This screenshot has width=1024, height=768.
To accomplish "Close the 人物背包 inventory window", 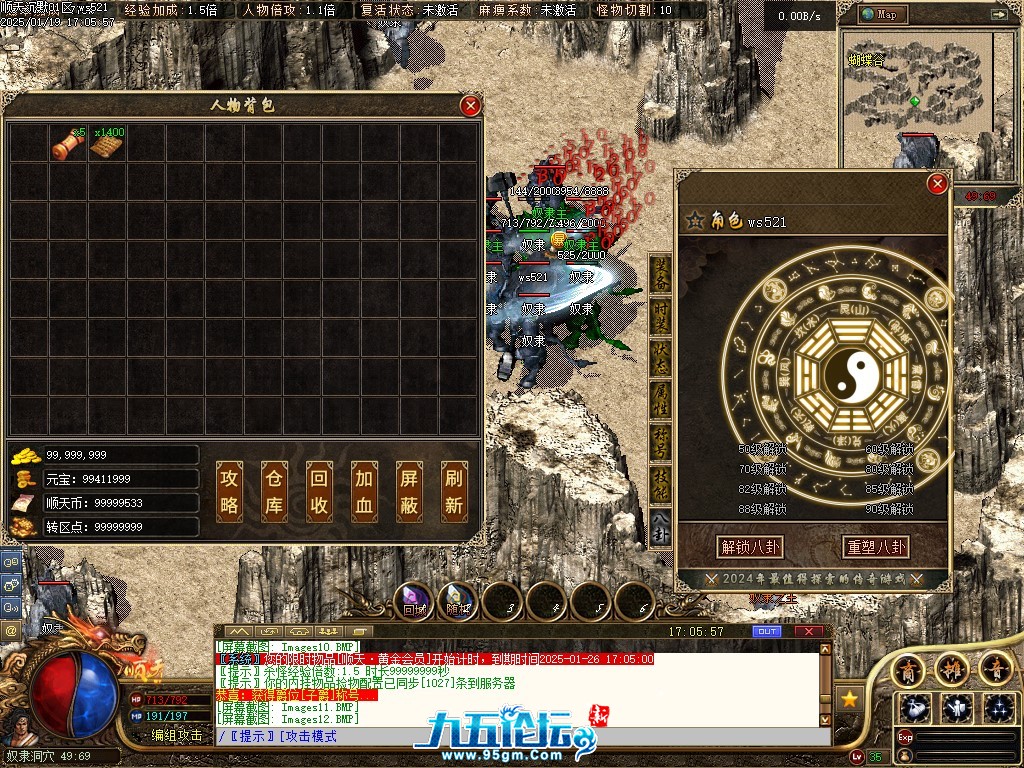I will [x=470, y=106].
